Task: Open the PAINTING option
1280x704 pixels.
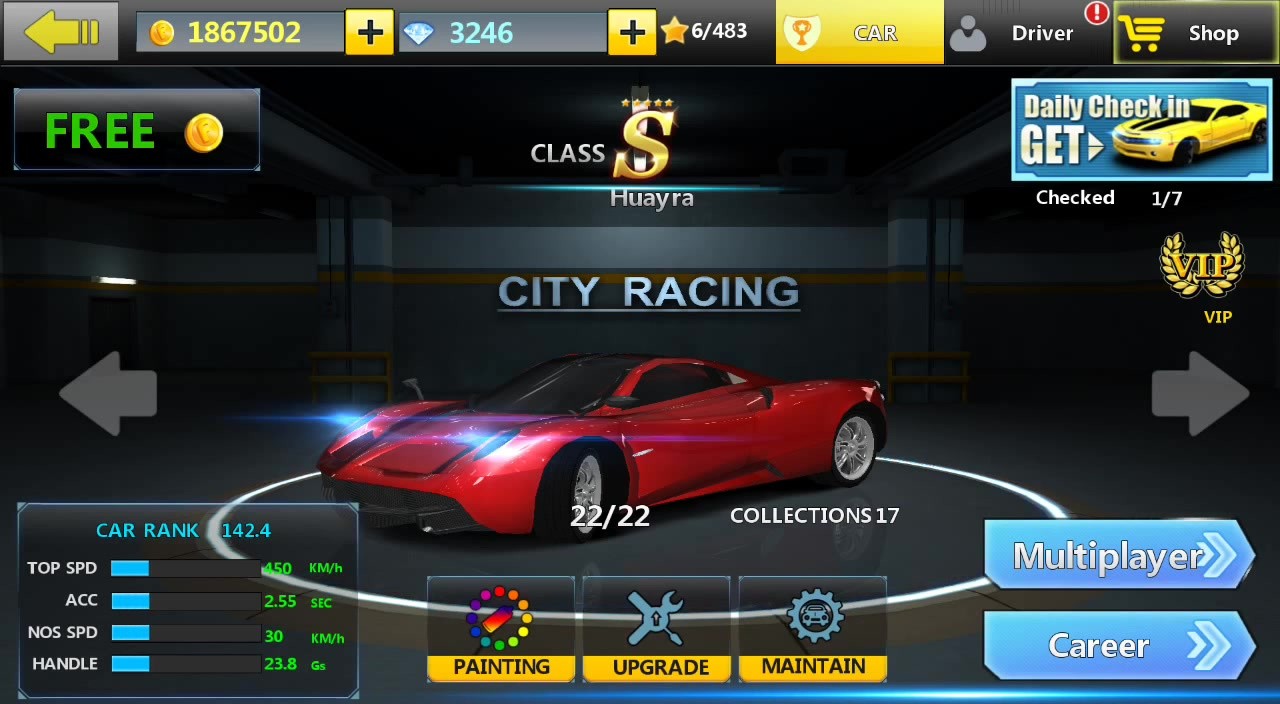Action: (501, 630)
